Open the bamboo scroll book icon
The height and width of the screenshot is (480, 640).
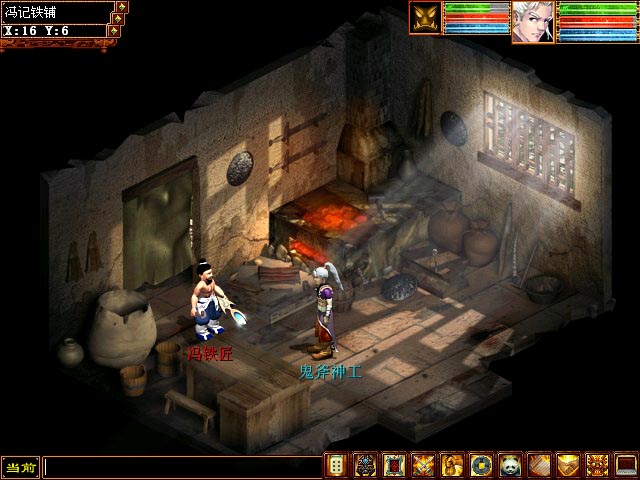539,465
